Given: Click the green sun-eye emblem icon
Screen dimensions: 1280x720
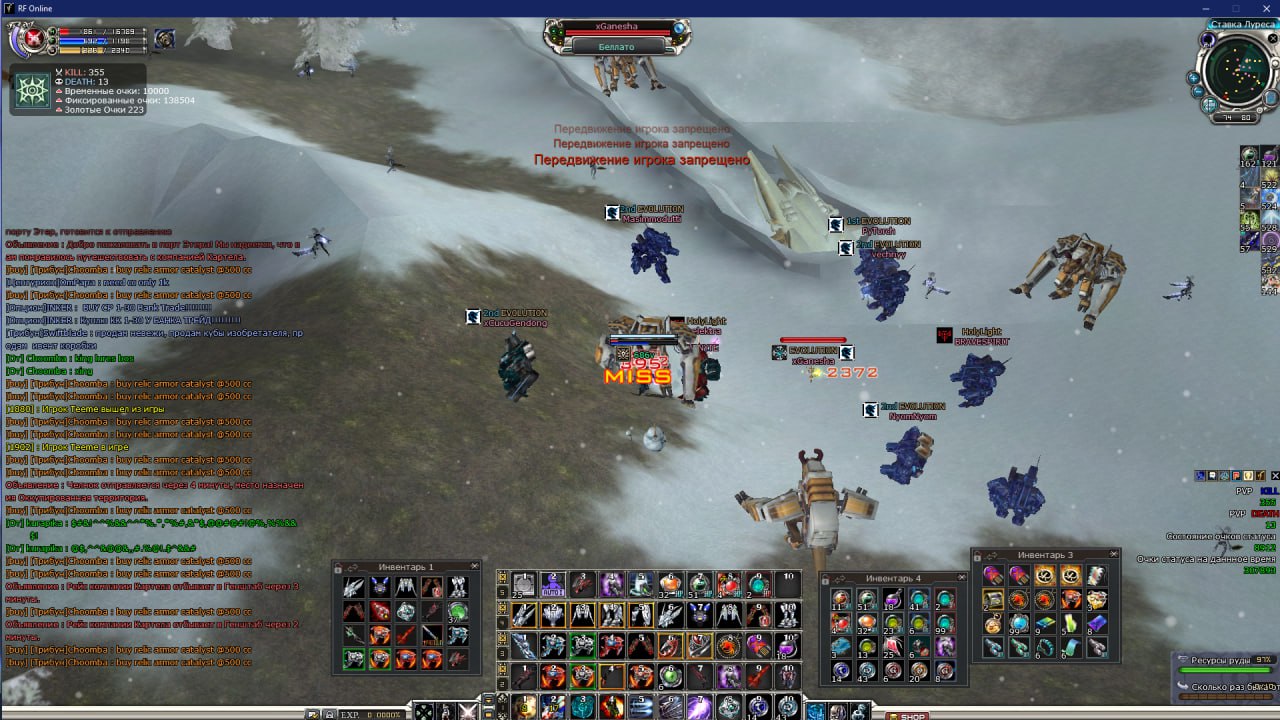Looking at the screenshot, I should coord(32,91).
